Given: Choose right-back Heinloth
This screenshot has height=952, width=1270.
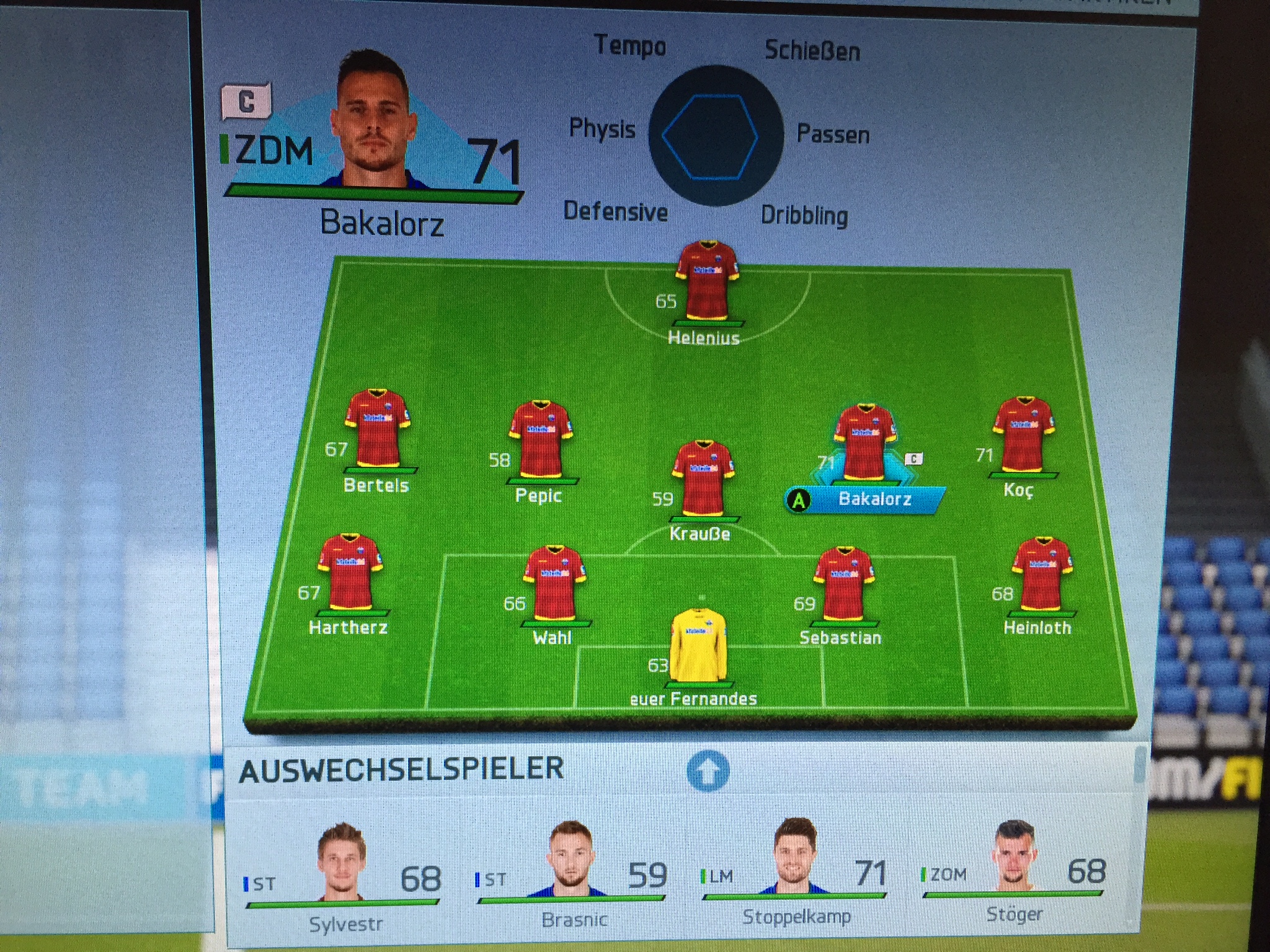Looking at the screenshot, I should point(1041,574).
